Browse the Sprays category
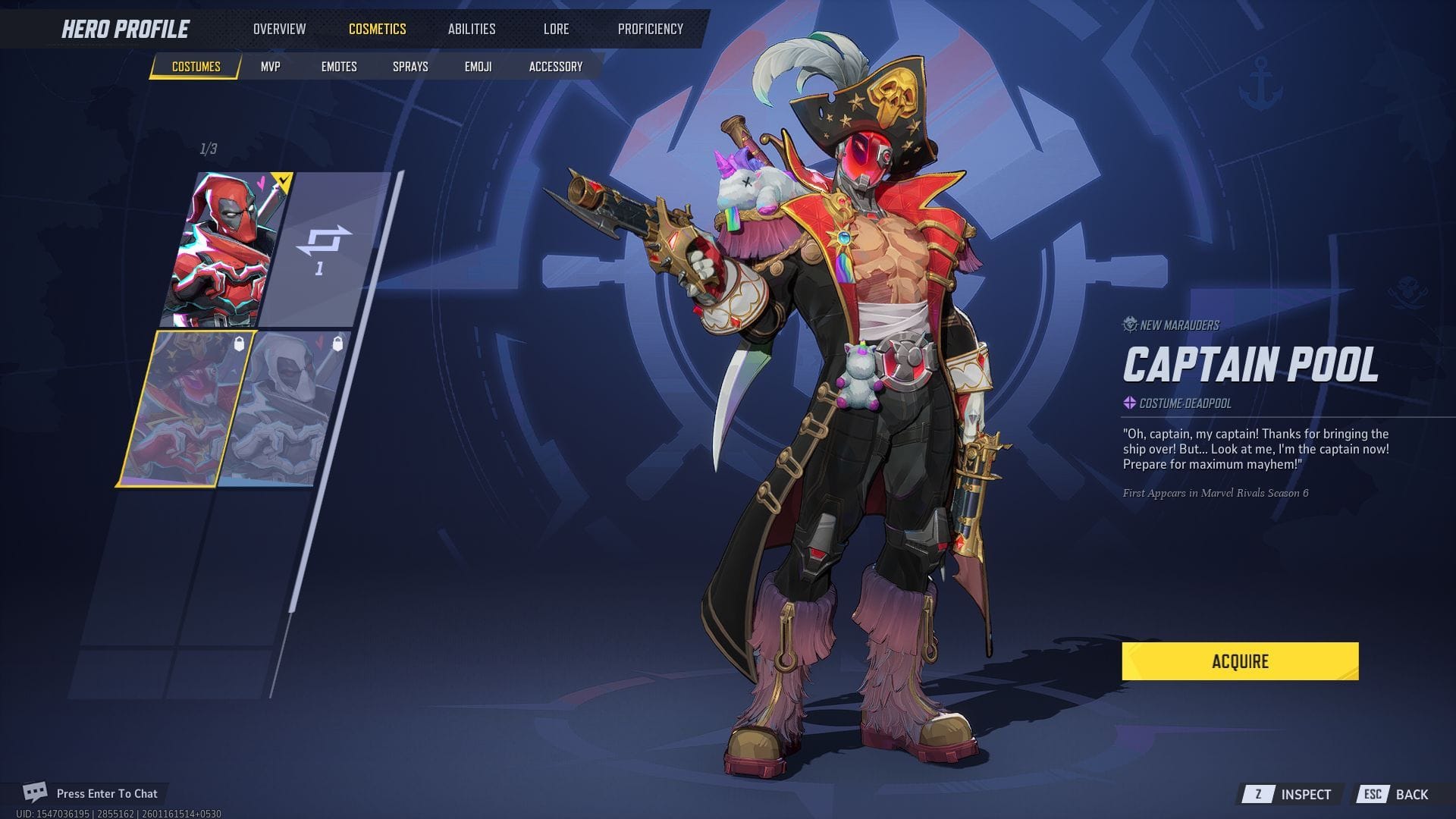This screenshot has height=819, width=1456. pos(410,67)
